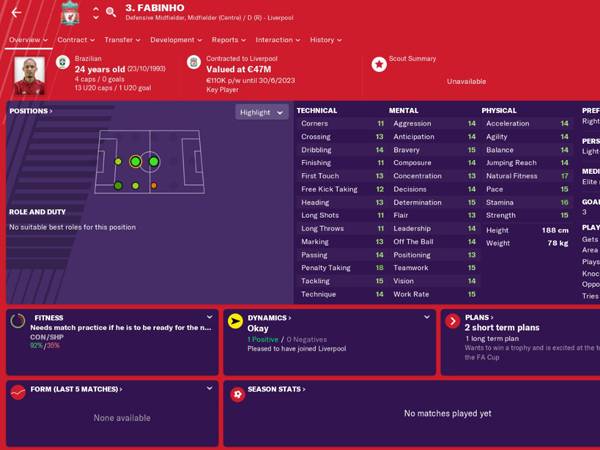Click the Liverpool club badge
This screenshot has width=600, height=450.
click(69, 14)
